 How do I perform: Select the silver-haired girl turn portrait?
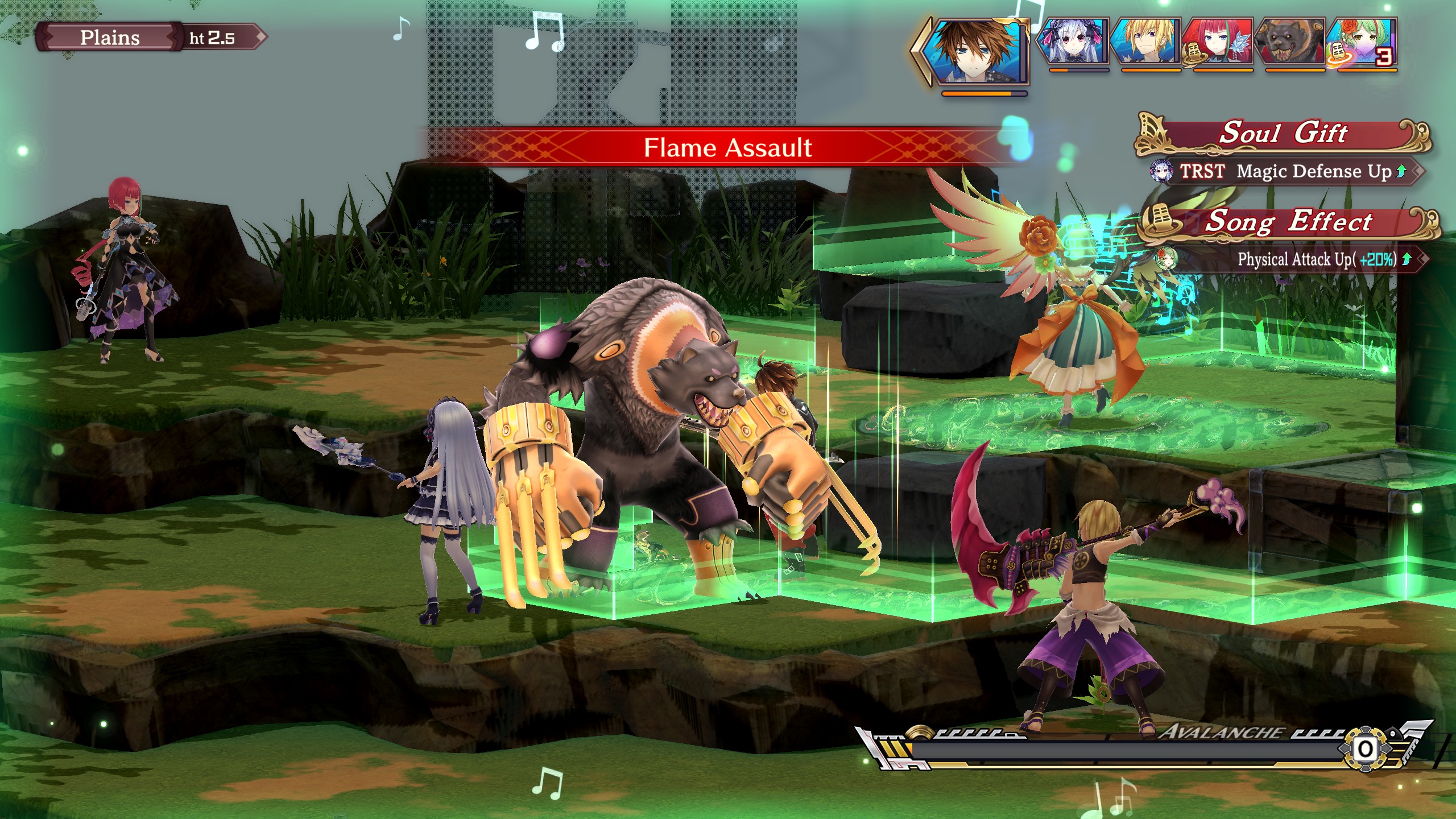tap(1073, 42)
